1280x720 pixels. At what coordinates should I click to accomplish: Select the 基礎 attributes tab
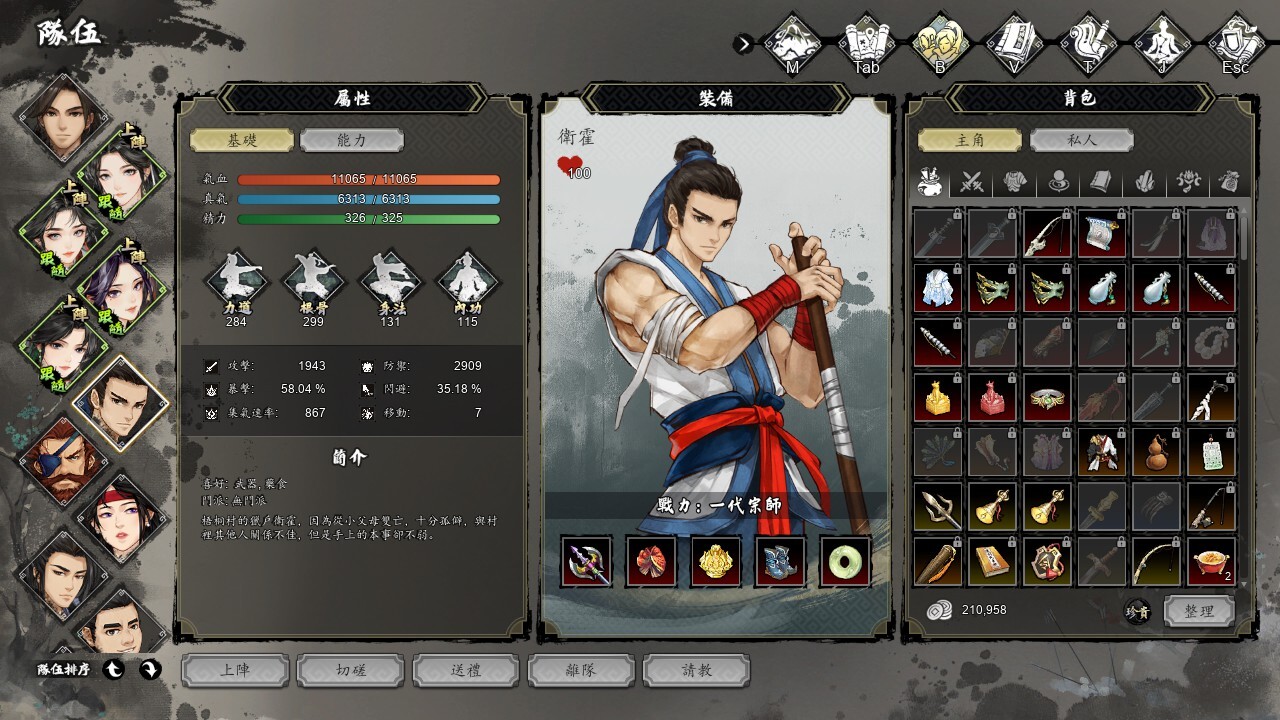(242, 140)
